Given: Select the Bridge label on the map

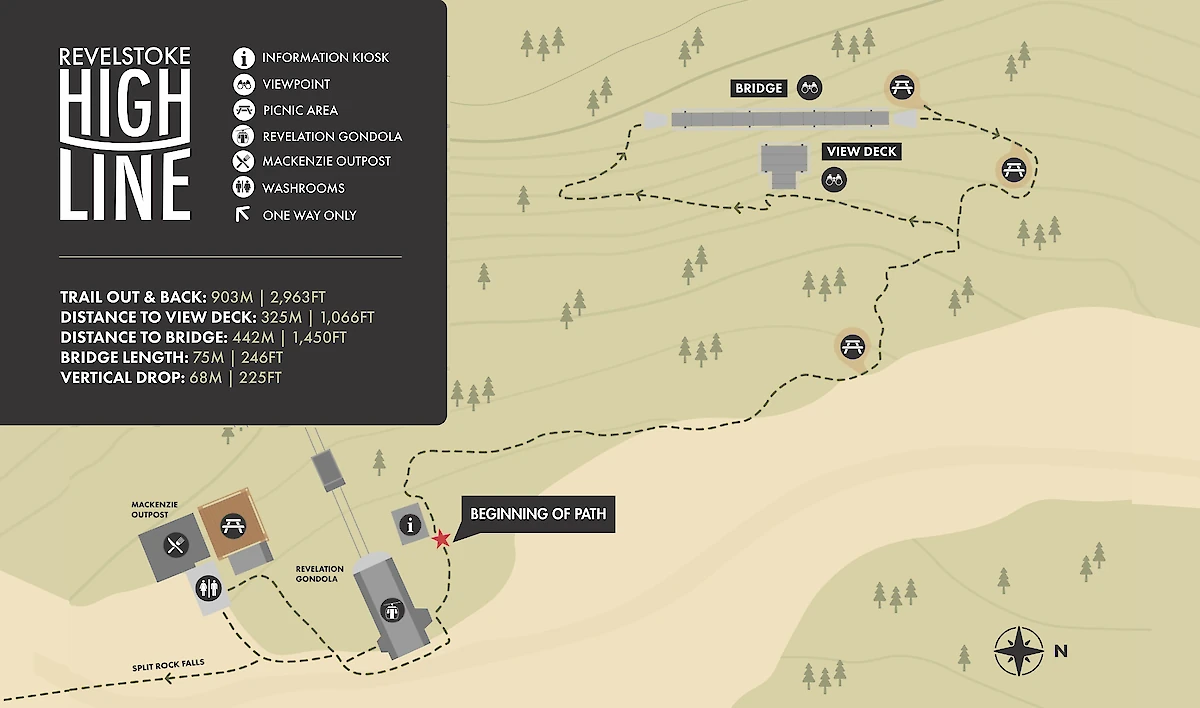Looking at the screenshot, I should click(x=759, y=89).
